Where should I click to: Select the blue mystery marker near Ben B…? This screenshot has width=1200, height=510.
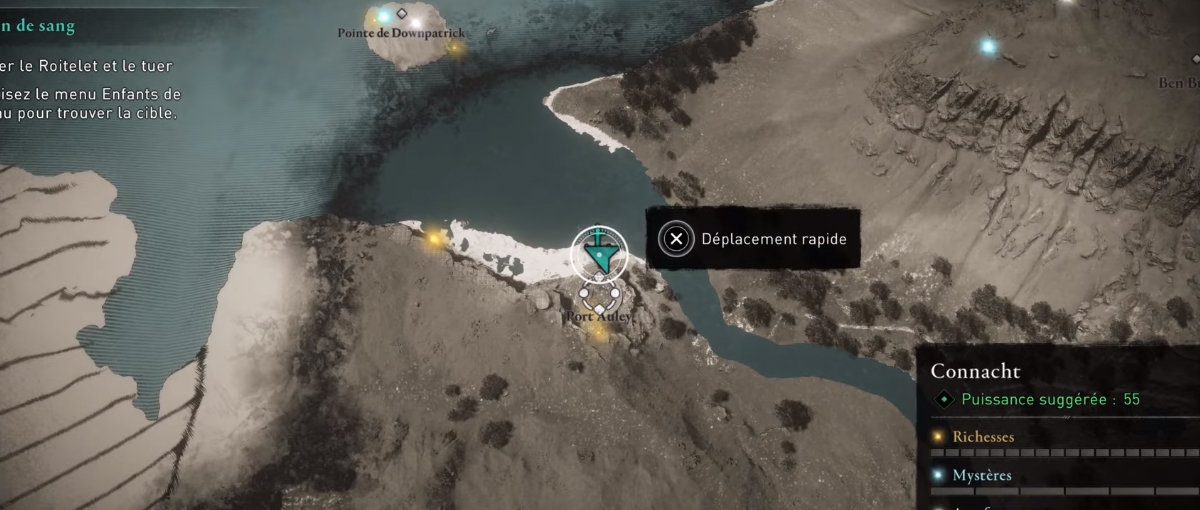(x=988, y=46)
